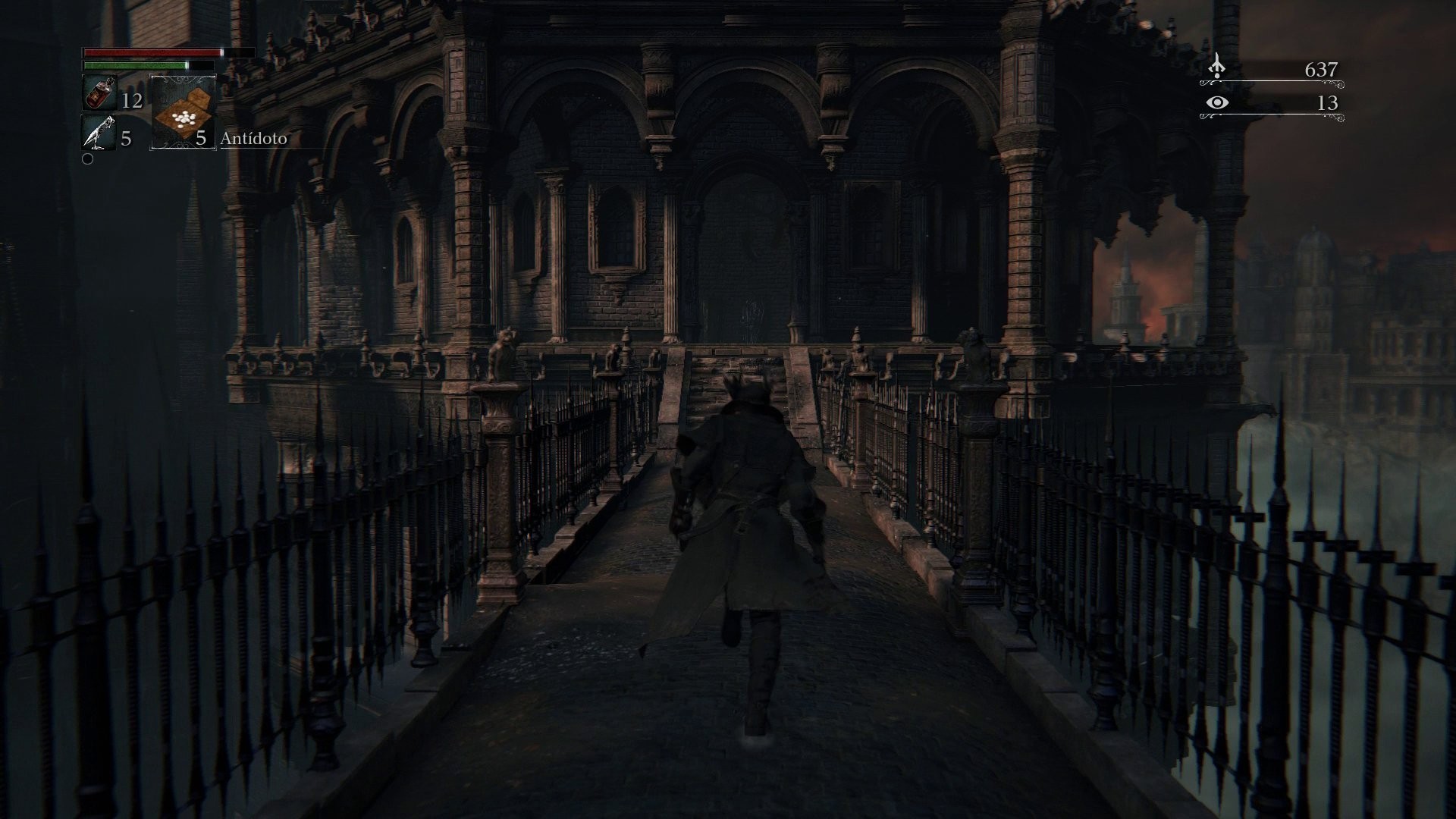The width and height of the screenshot is (1456, 819).
Task: Click the number 5 next to the bullets icon
Action: pyautogui.click(x=125, y=139)
